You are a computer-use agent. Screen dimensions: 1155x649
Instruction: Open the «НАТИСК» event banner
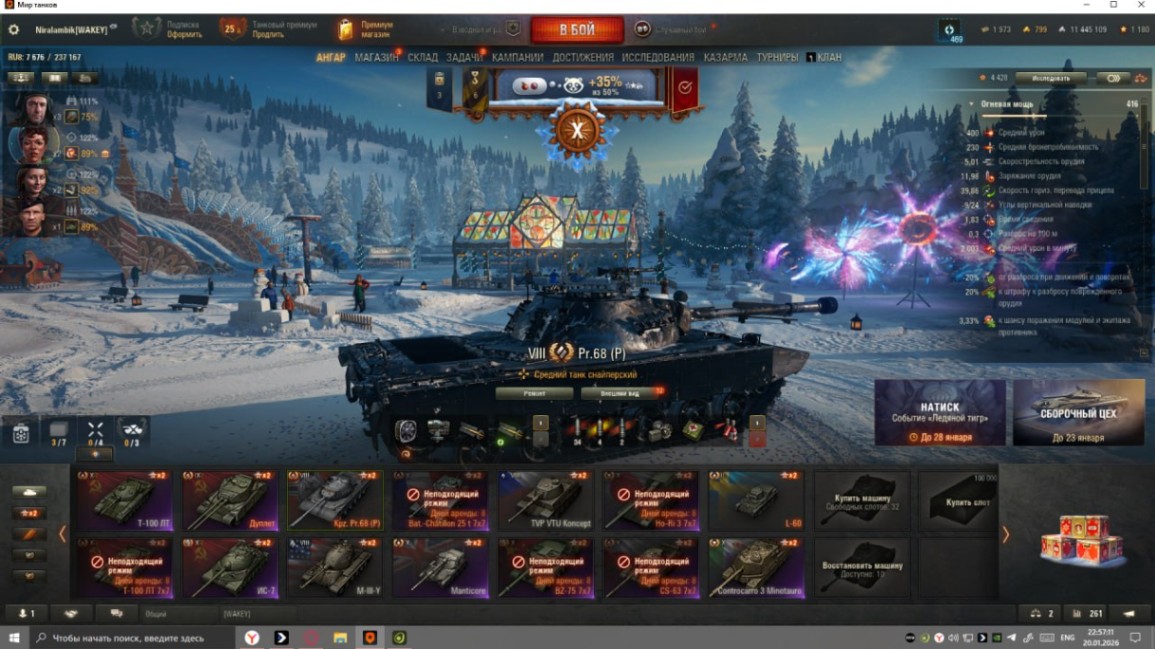(940, 412)
